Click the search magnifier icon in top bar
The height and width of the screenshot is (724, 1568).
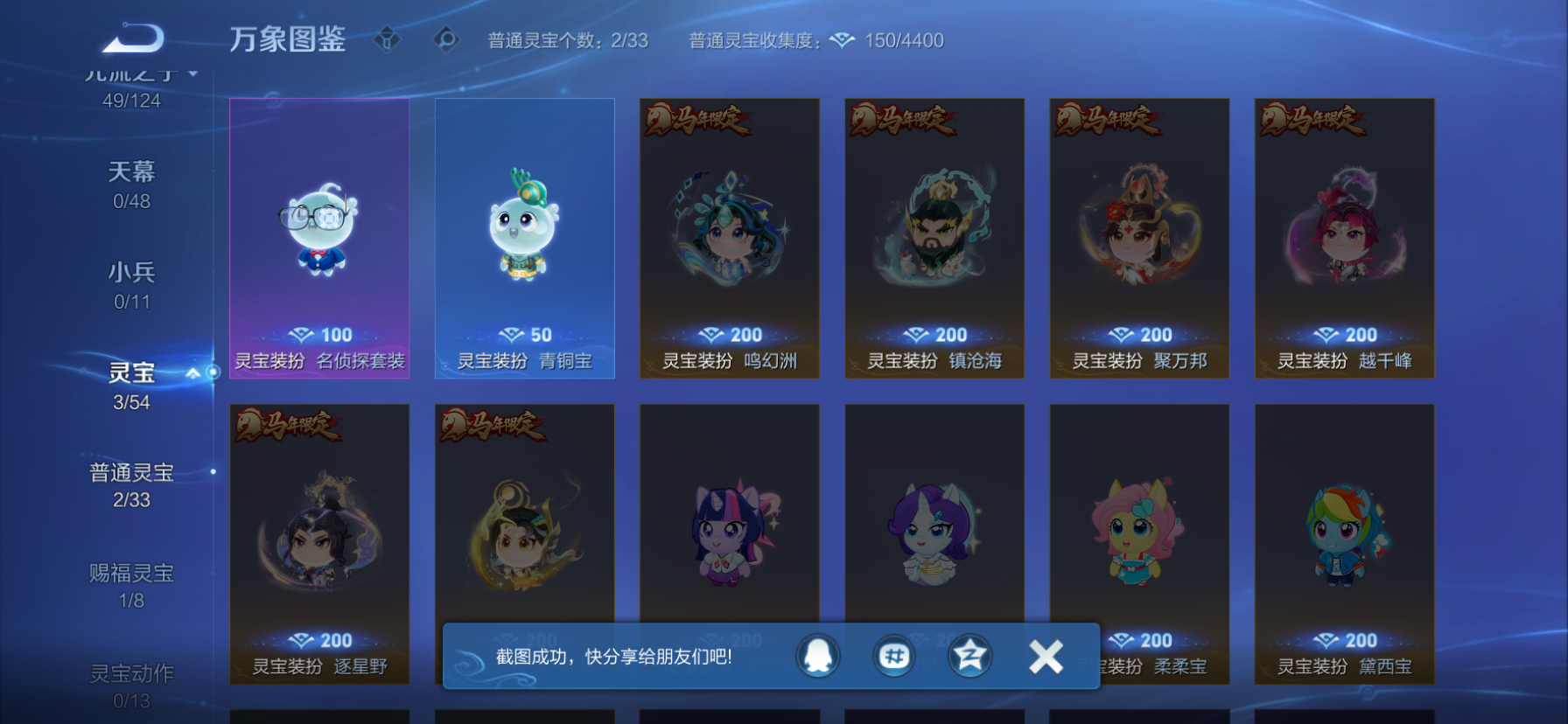tap(446, 38)
